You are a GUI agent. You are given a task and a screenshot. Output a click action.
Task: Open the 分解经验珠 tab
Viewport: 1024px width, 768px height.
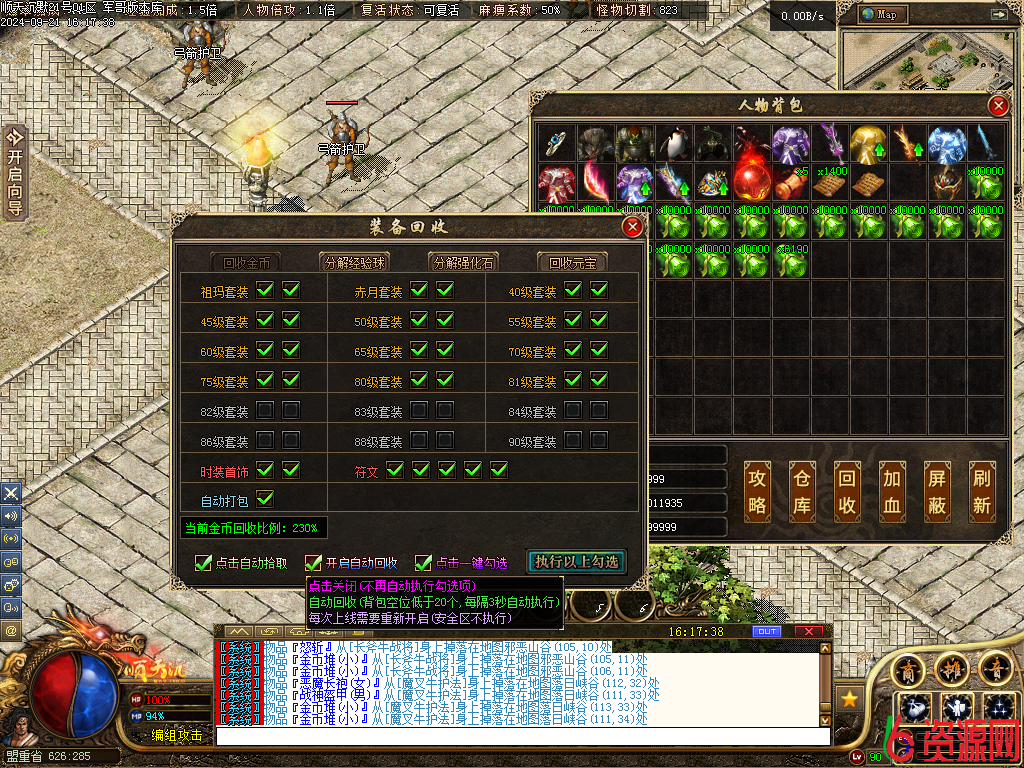pyautogui.click(x=355, y=263)
